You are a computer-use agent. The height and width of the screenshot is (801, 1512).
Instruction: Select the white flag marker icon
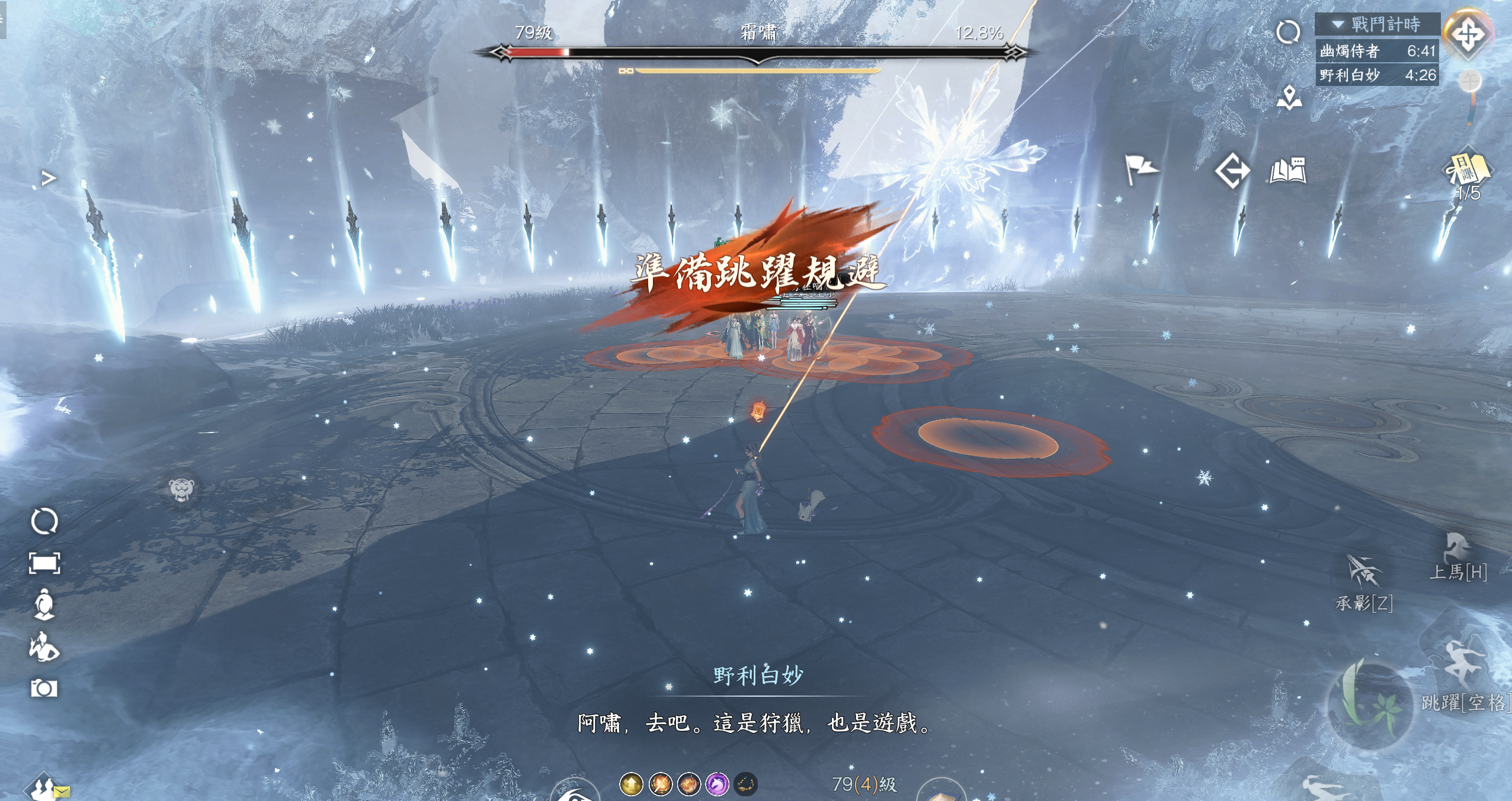coord(1140,169)
